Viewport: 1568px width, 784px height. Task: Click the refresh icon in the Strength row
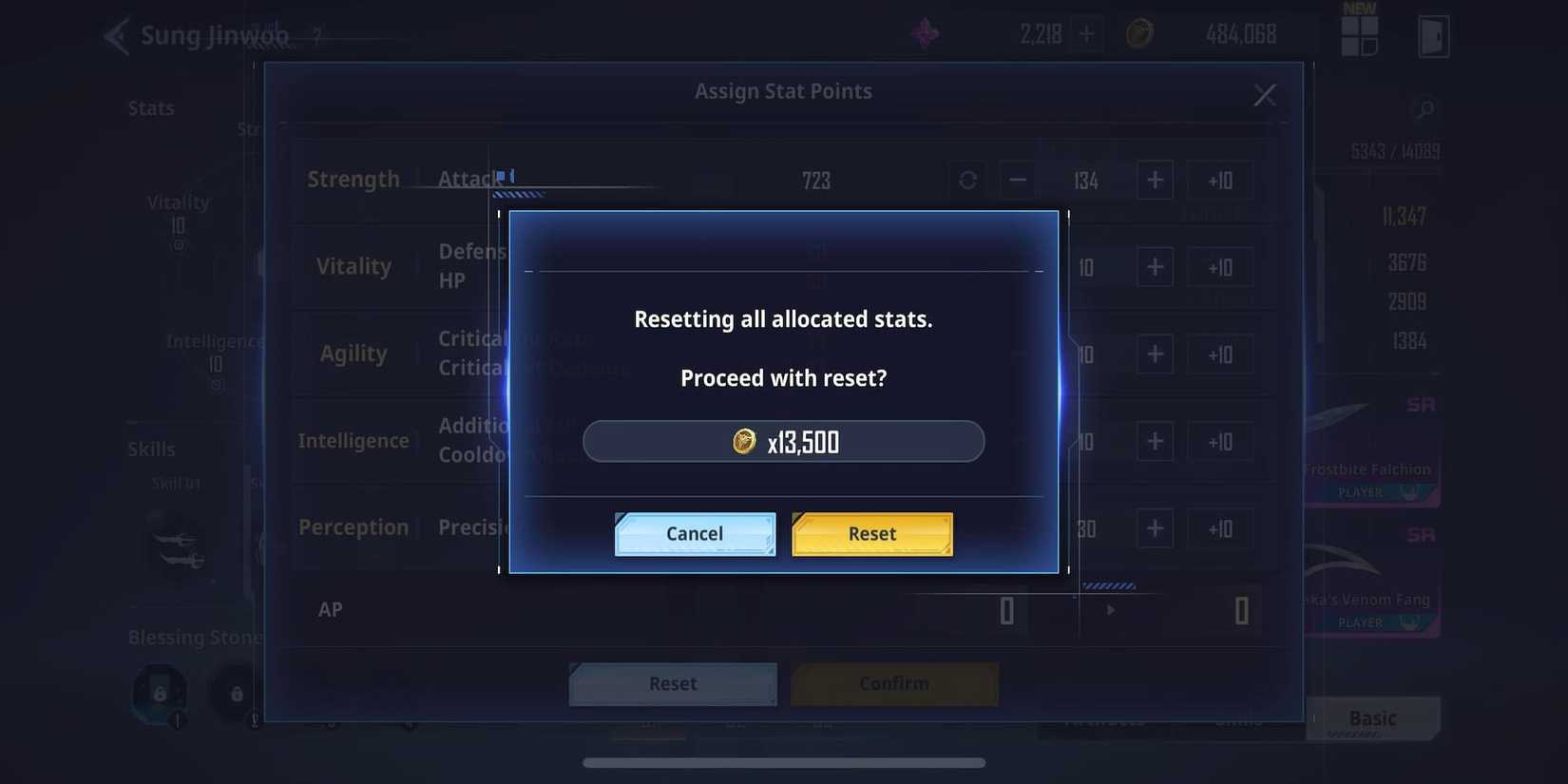967,180
